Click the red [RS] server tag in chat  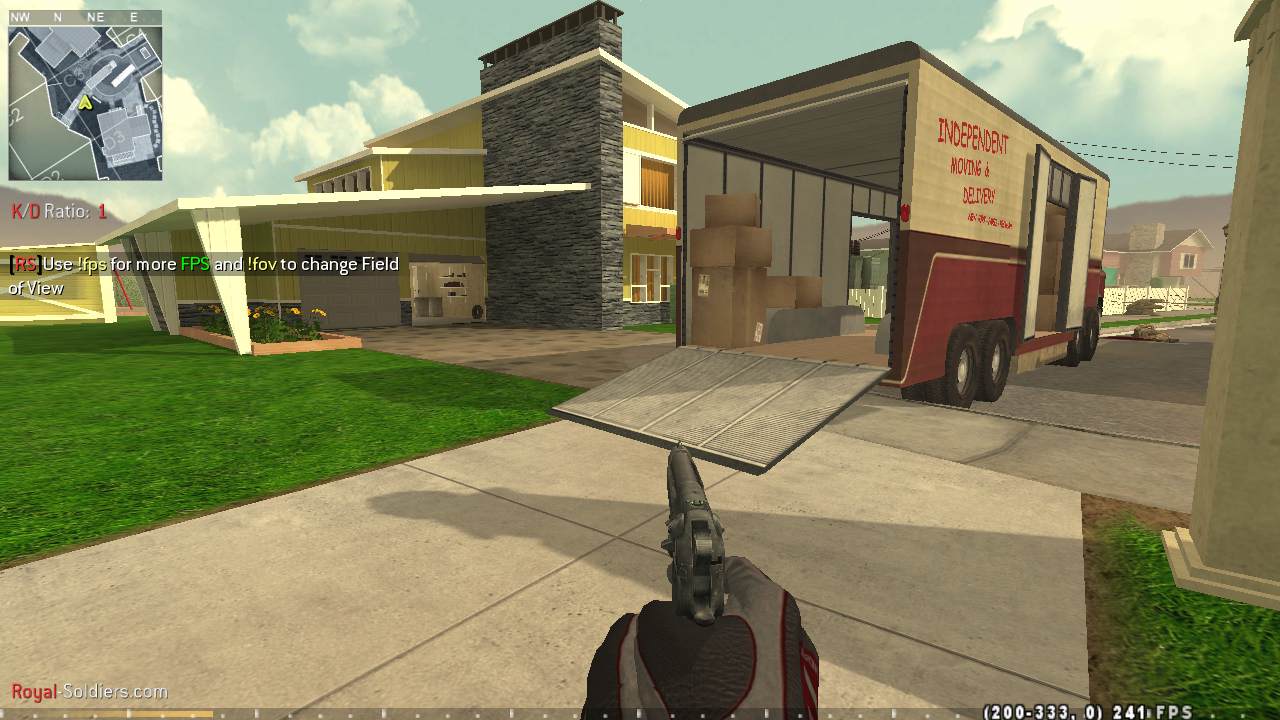pos(23,265)
